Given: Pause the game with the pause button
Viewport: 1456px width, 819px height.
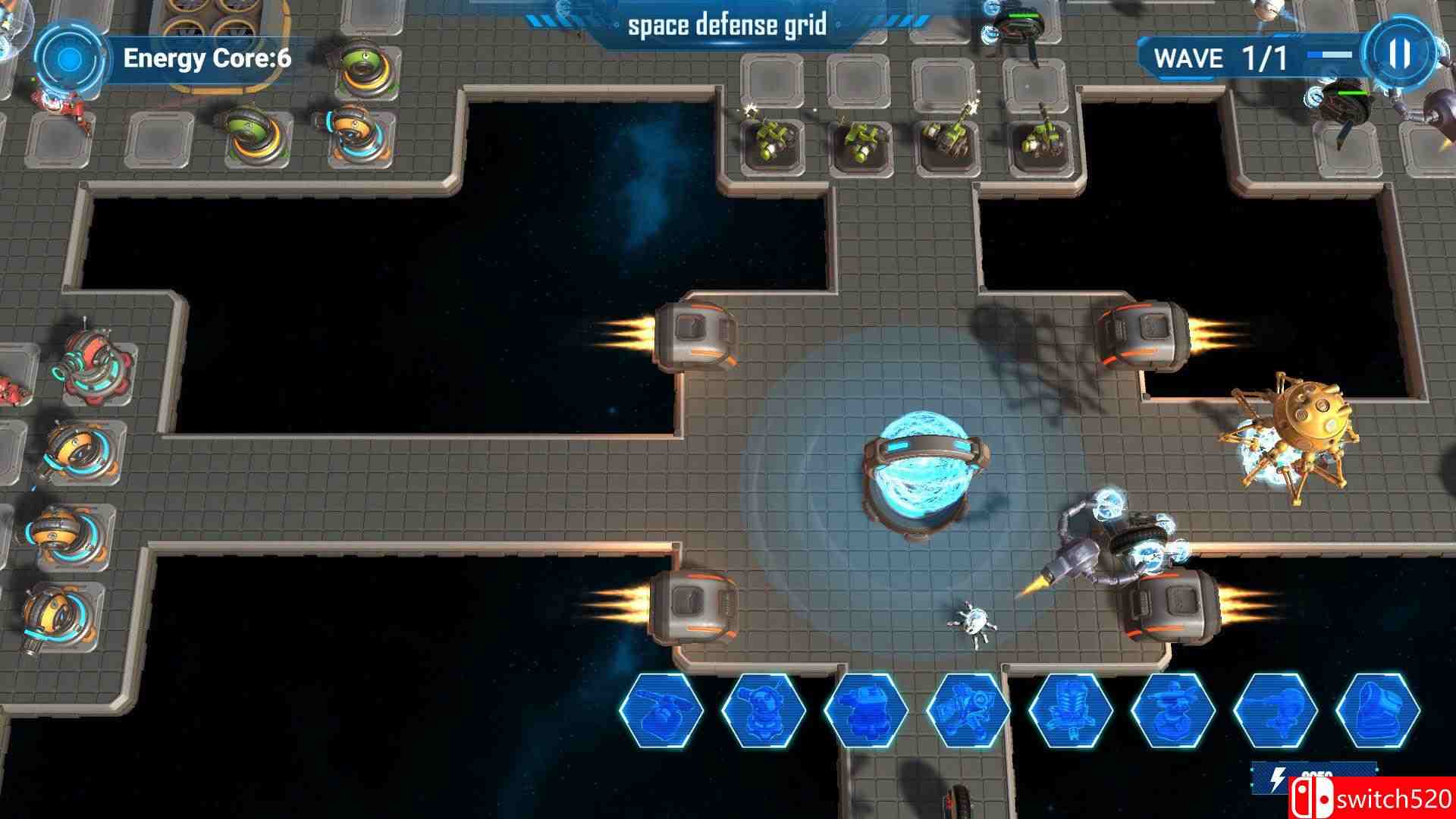Looking at the screenshot, I should click(1399, 57).
